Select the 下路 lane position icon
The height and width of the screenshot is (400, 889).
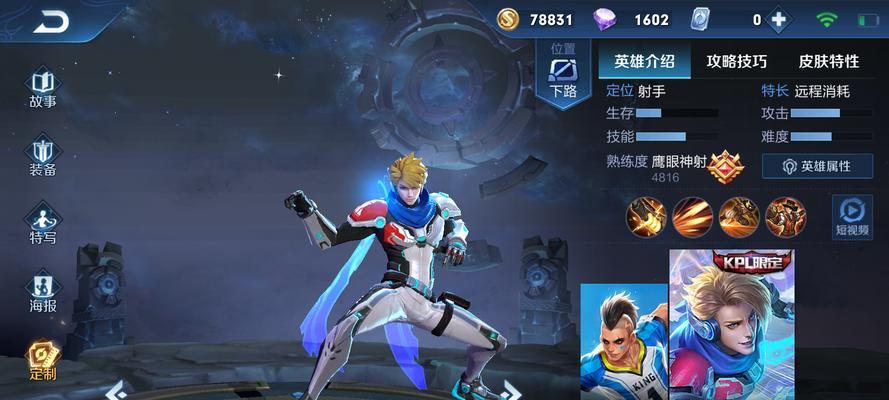[563, 72]
